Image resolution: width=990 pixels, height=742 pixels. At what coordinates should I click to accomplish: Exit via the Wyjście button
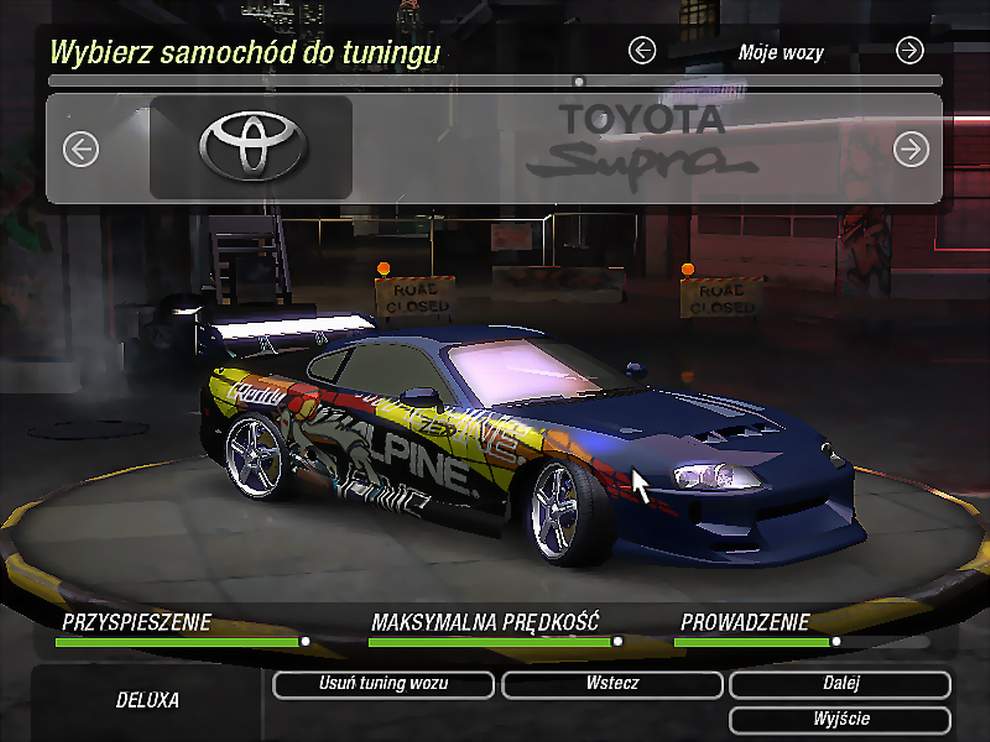click(840, 719)
